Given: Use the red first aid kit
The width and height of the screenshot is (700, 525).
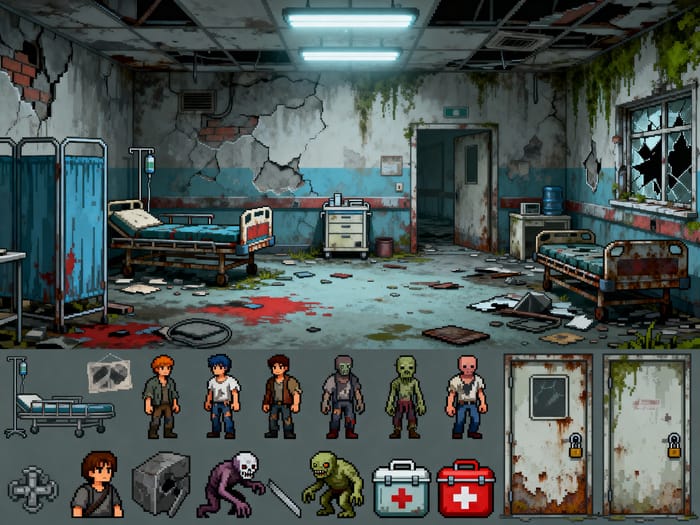Looking at the screenshot, I should tap(465, 488).
